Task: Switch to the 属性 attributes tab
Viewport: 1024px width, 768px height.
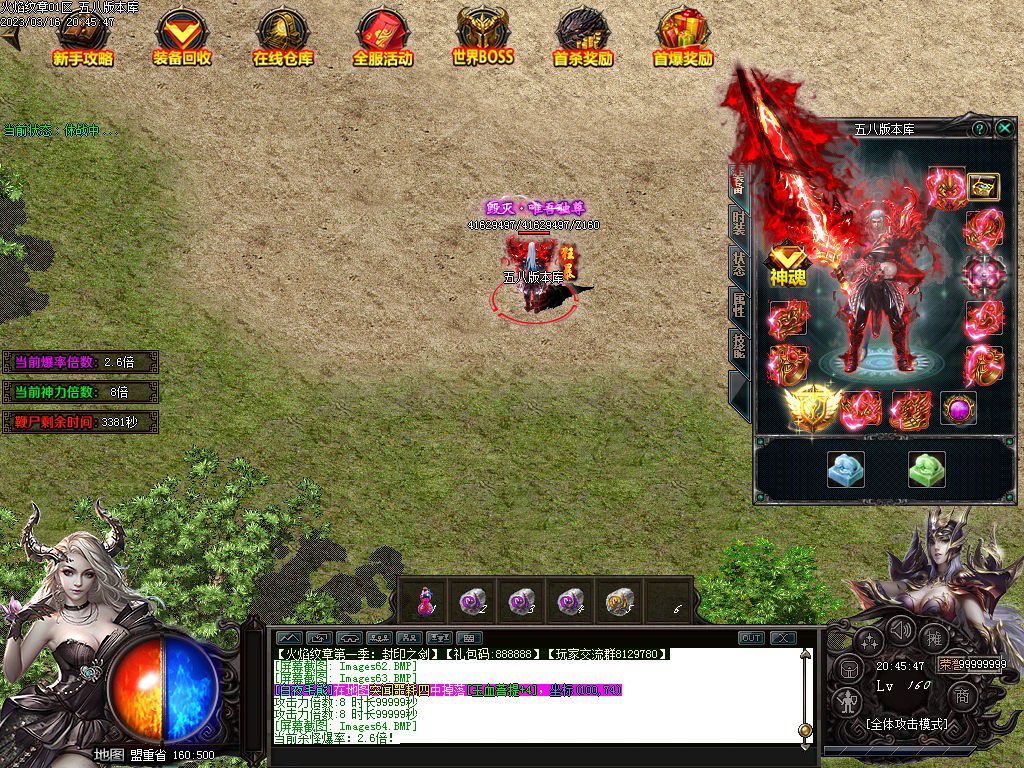Action: pyautogui.click(x=738, y=305)
